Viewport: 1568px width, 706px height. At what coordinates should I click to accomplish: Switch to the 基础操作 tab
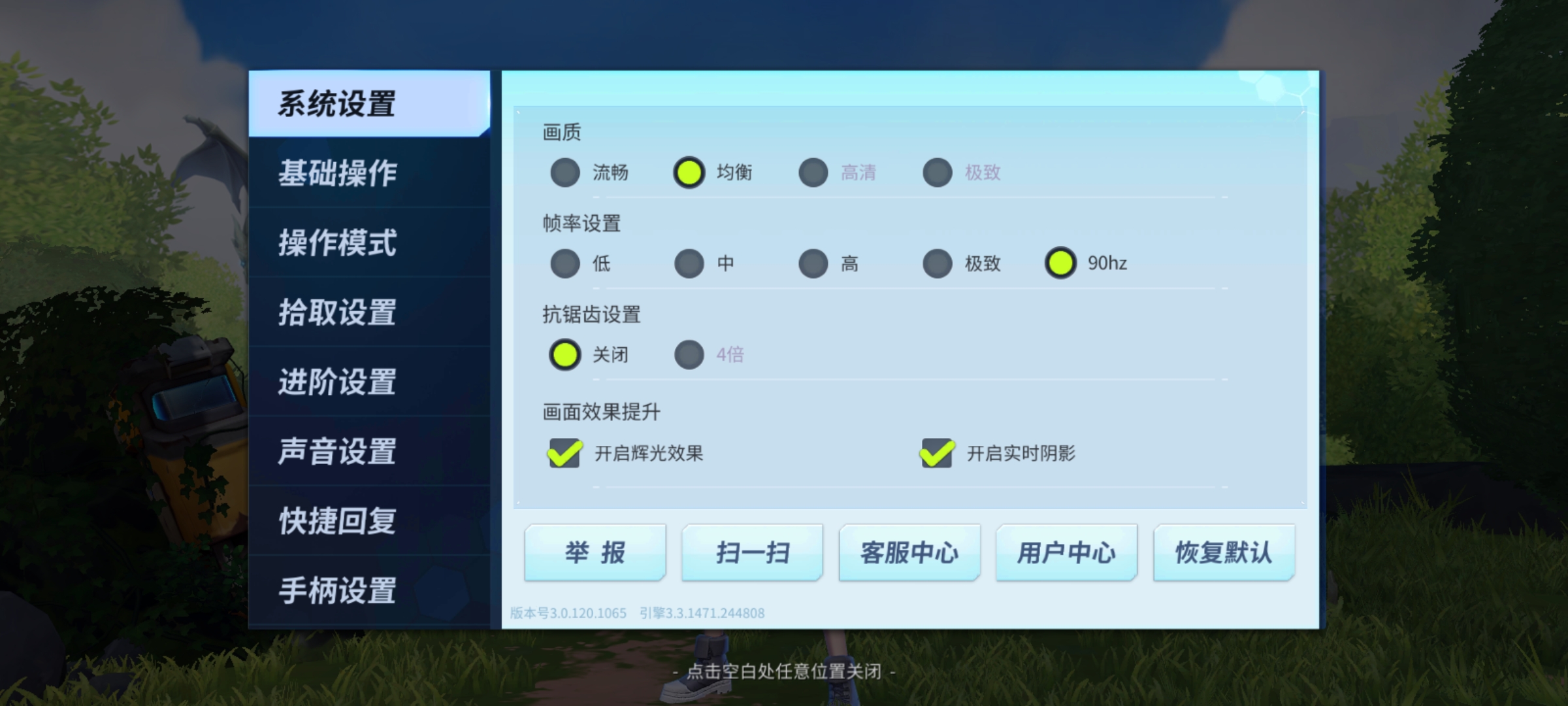click(x=337, y=173)
